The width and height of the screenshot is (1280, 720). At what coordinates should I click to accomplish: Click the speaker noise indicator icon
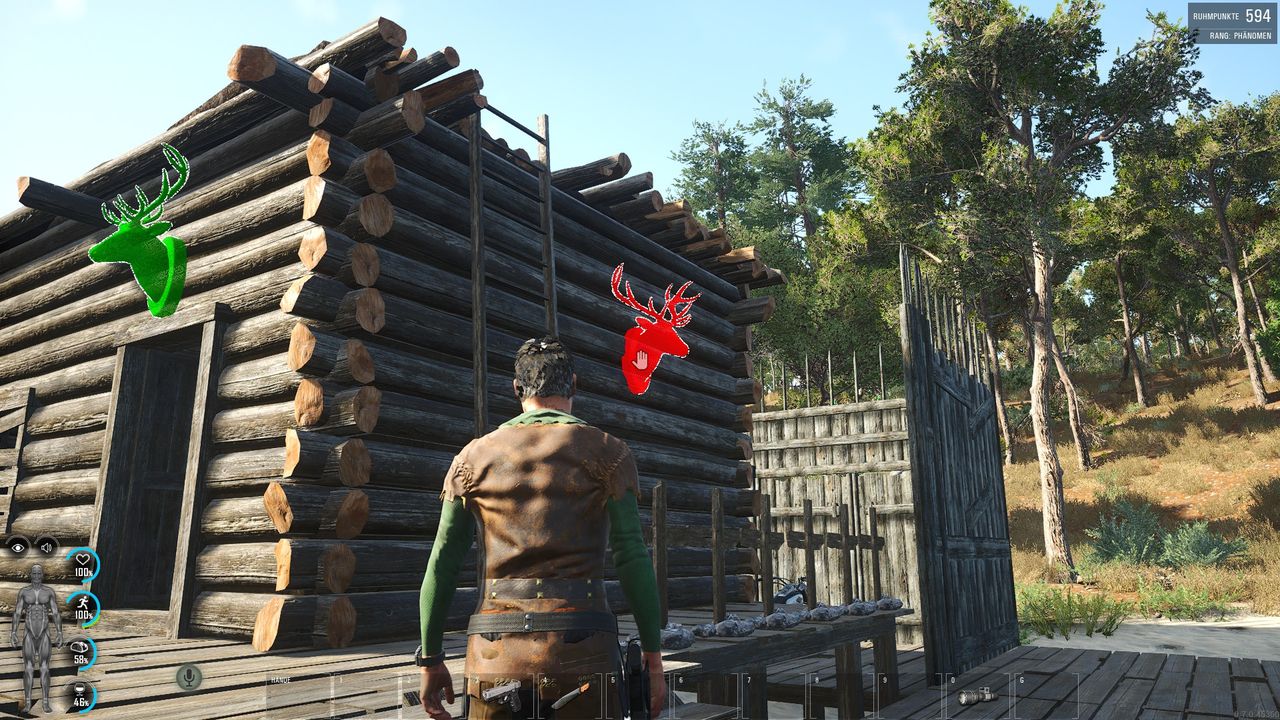point(46,546)
